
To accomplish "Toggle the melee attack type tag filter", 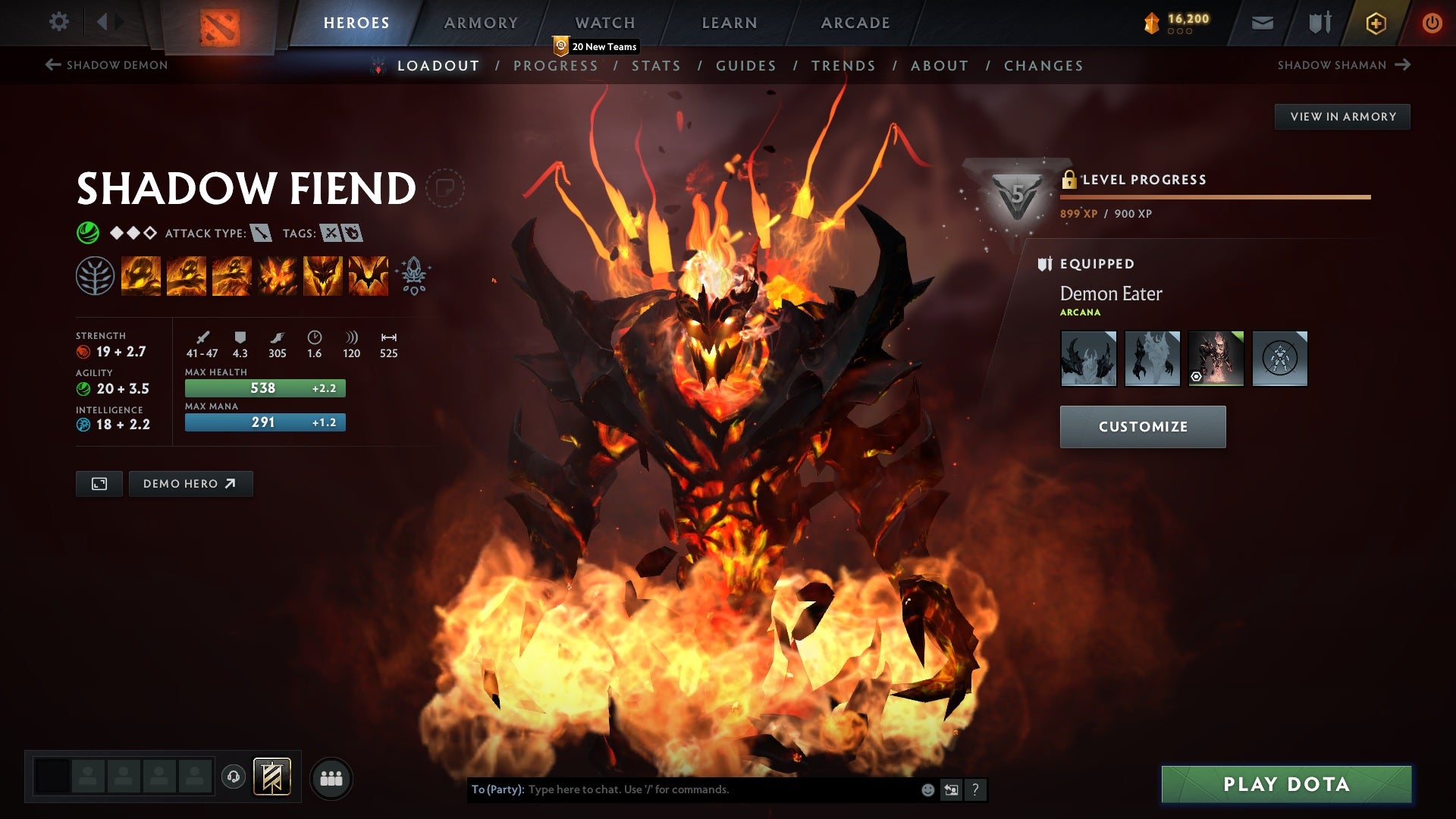I will (x=261, y=234).
